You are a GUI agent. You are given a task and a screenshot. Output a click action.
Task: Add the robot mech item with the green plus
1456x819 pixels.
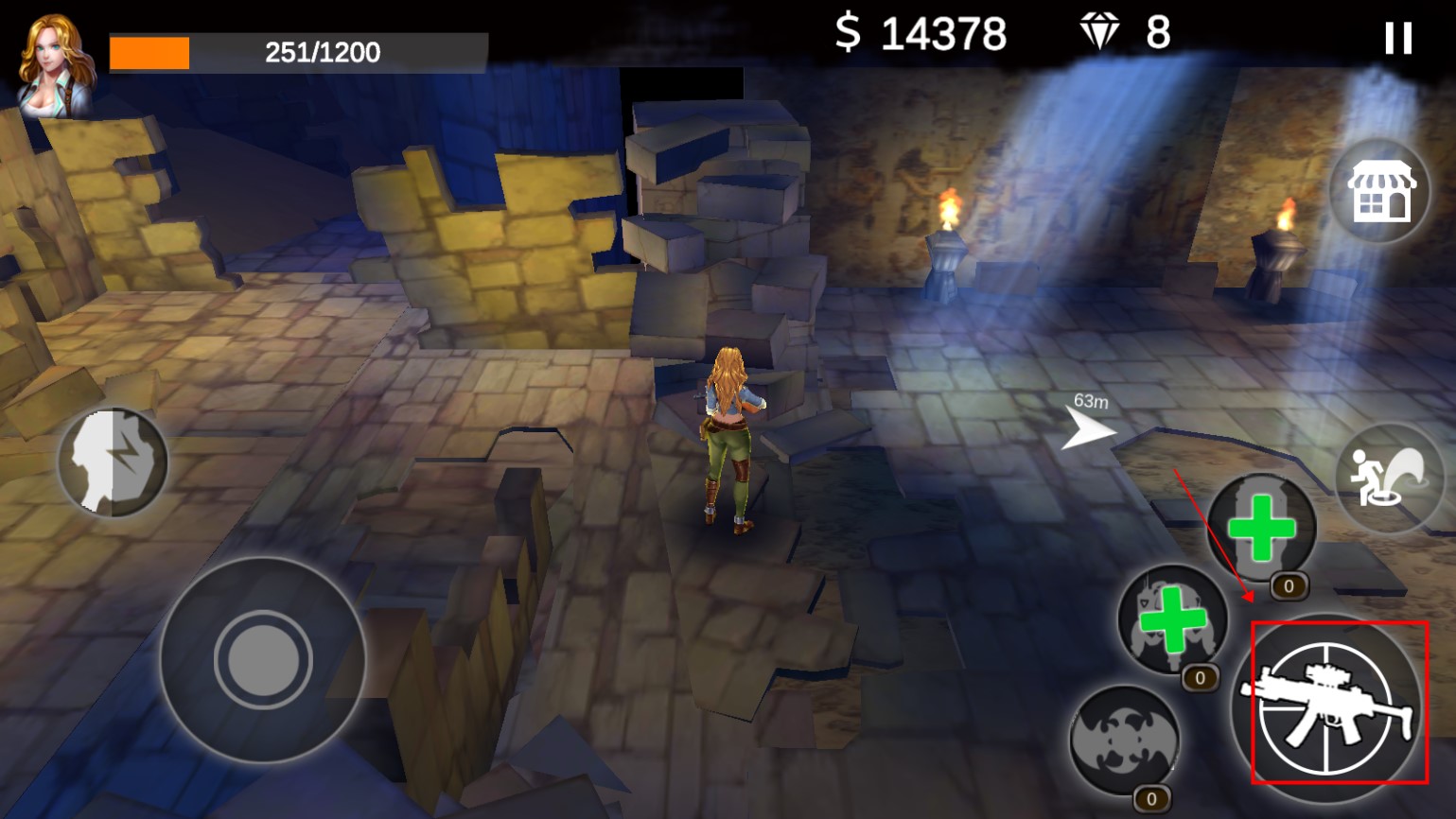click(1173, 619)
